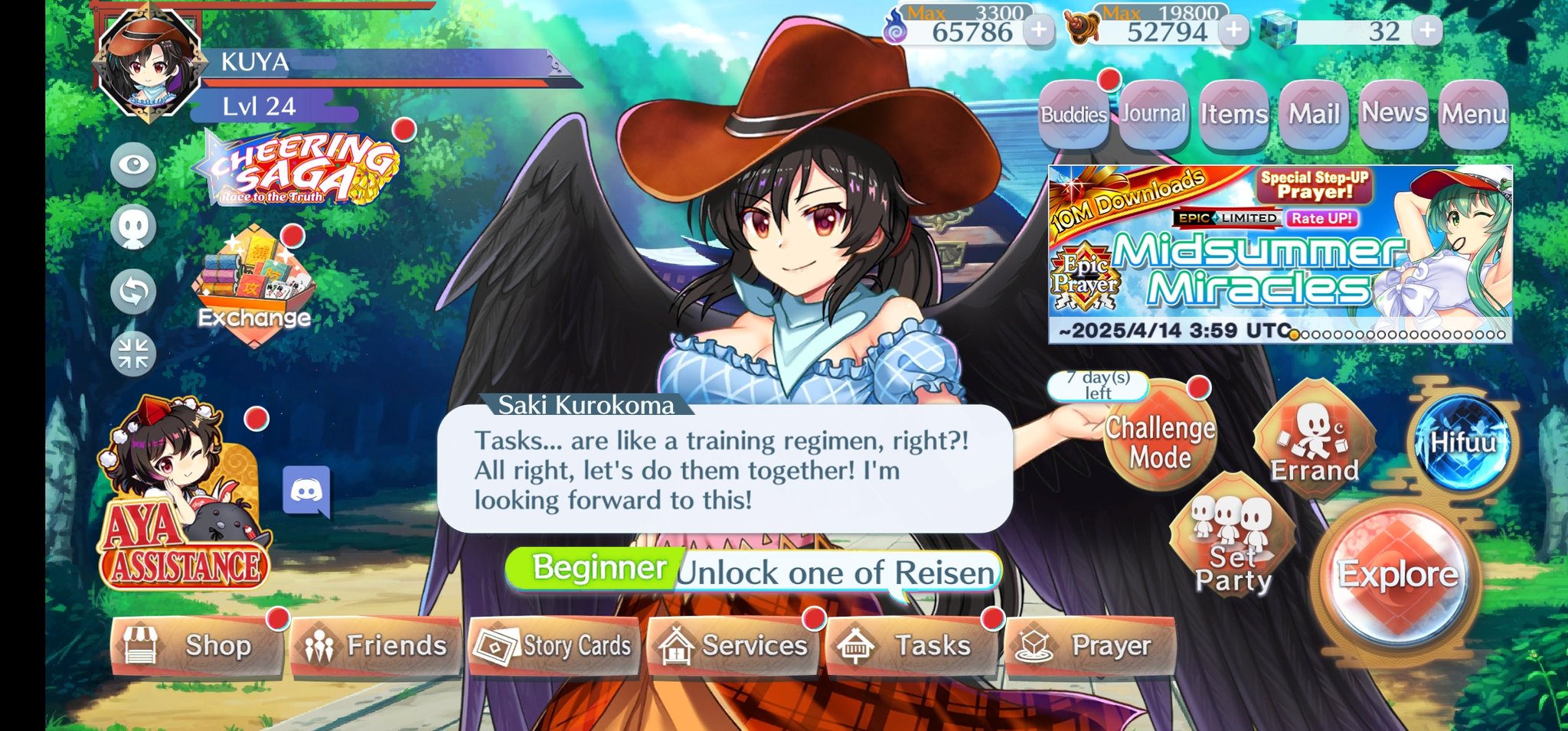Viewport: 1568px width, 731px height.
Task: Open the Midsummer Miracles prayer banner
Action: (x=1279, y=253)
